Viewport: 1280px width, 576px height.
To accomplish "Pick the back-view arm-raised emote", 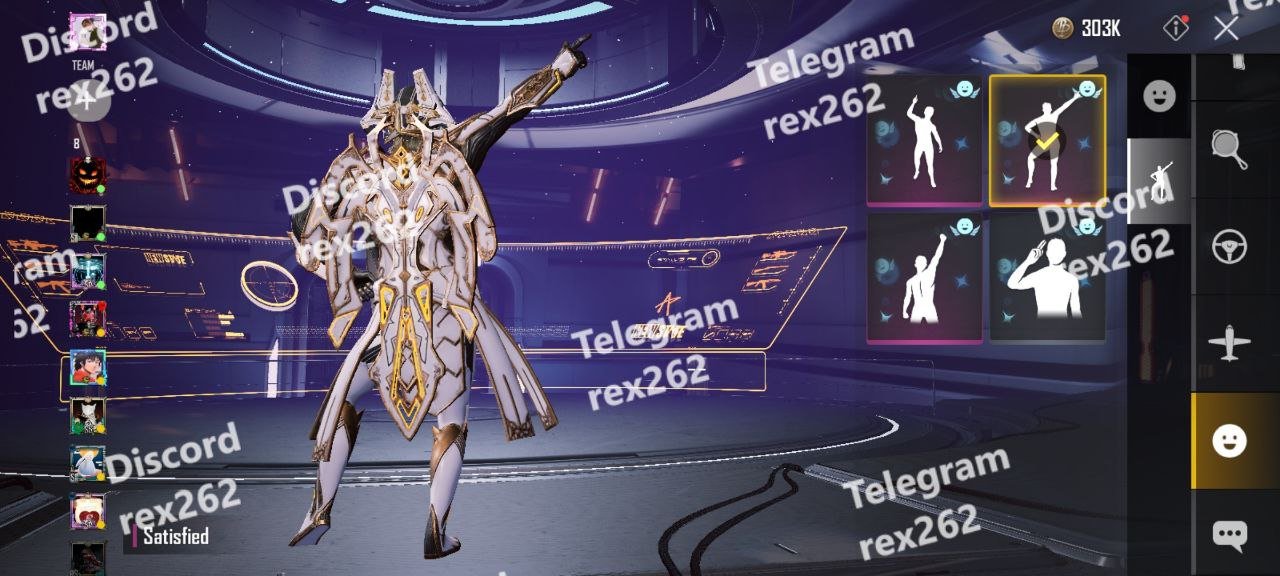I will 924,277.
